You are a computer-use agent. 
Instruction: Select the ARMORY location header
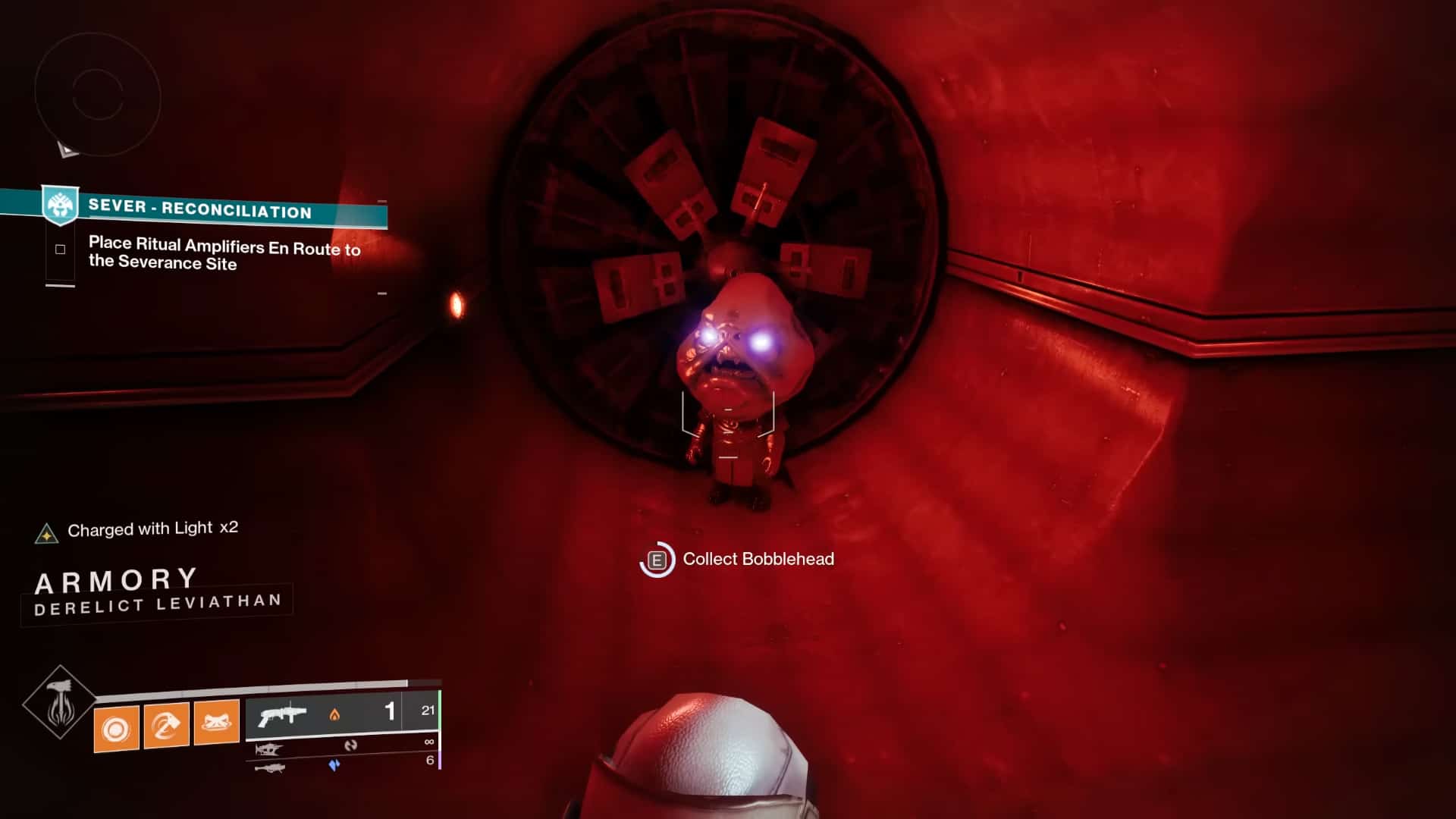point(116,579)
